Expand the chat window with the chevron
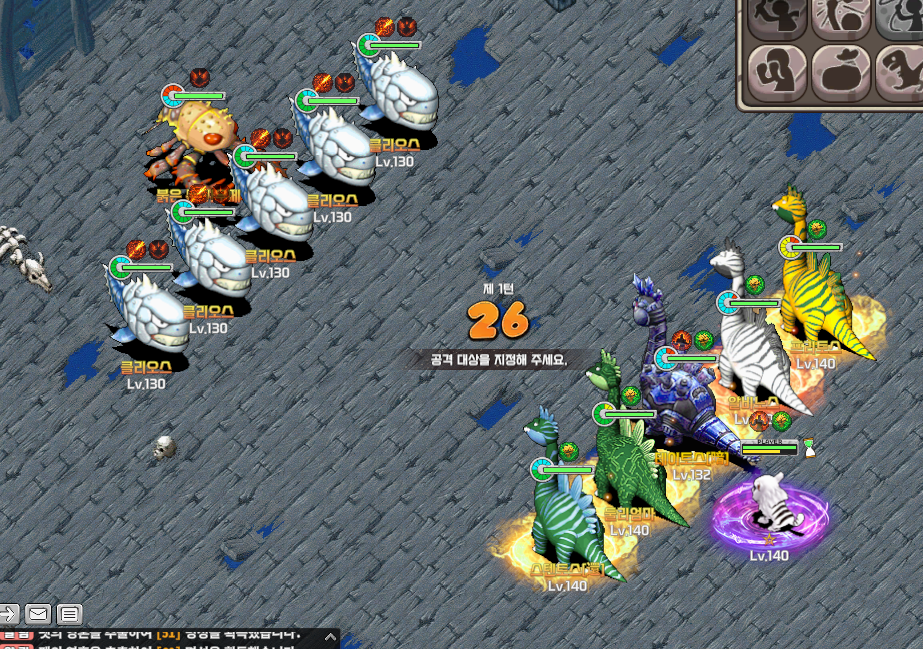This screenshot has height=649, width=923. [x=329, y=637]
